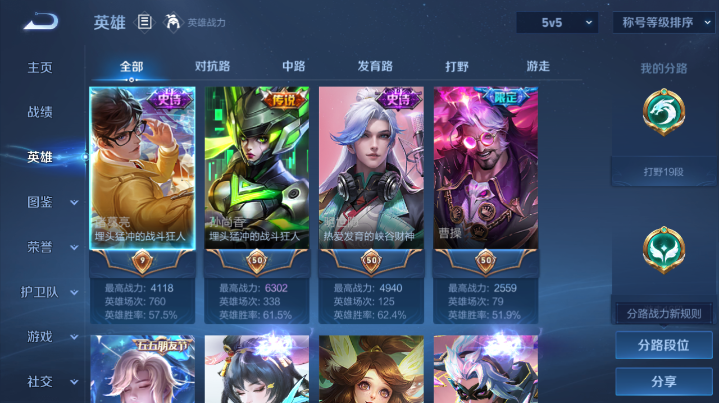Select the 孙尚香 hero card
This screenshot has height=403, width=719.
pyautogui.click(x=257, y=180)
